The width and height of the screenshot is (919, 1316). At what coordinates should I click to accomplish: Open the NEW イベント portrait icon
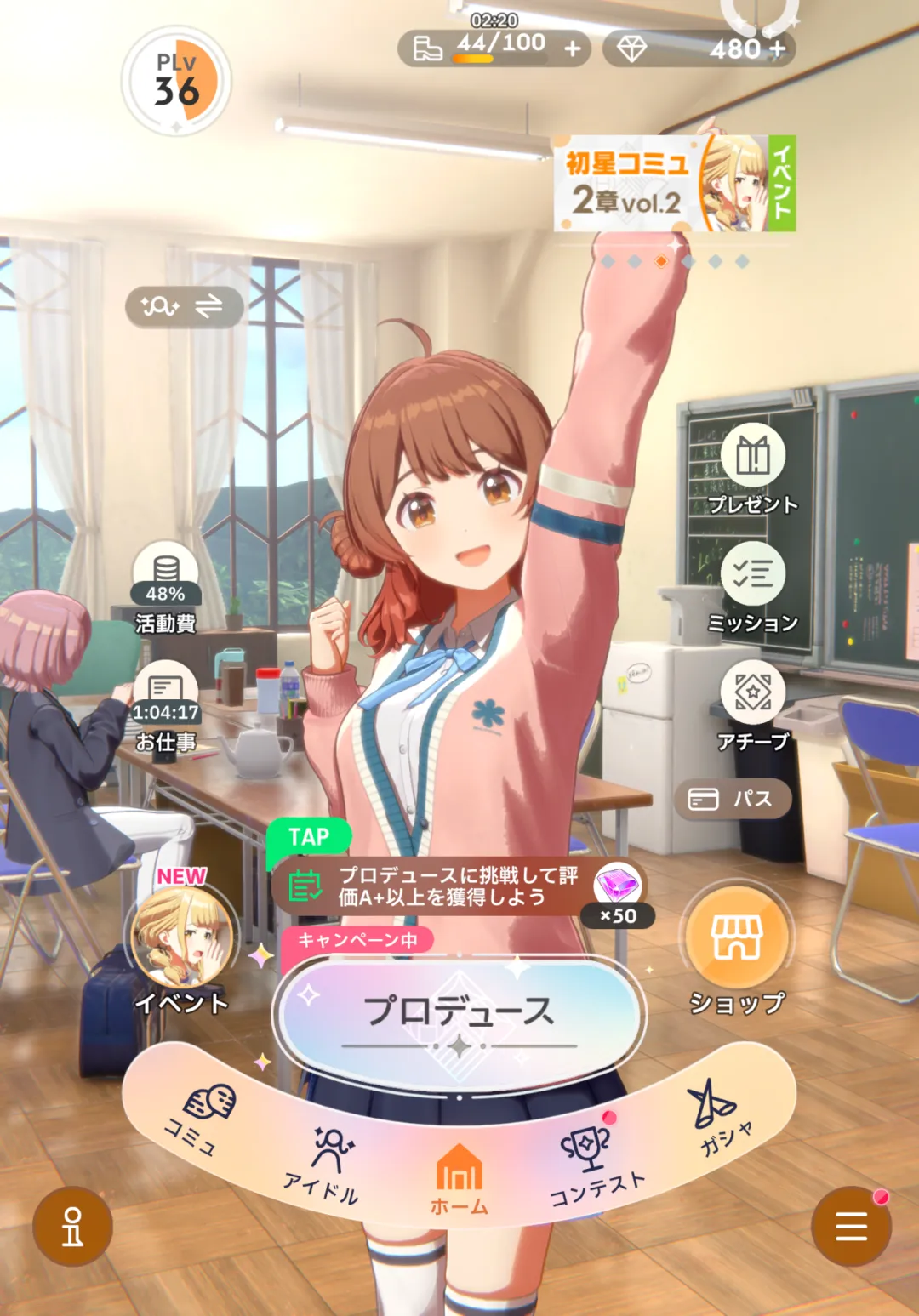click(181, 942)
